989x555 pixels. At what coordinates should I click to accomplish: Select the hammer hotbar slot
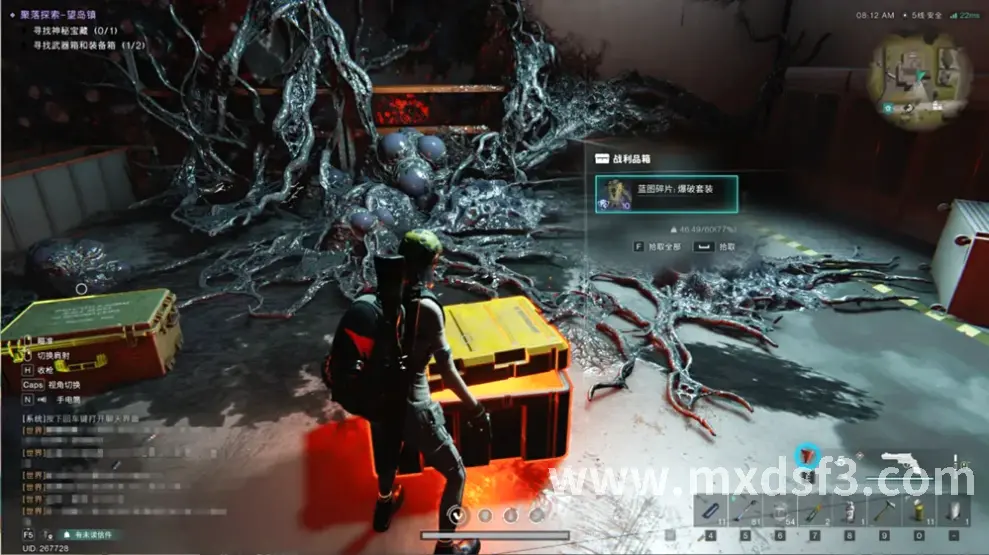pyautogui.click(x=883, y=511)
